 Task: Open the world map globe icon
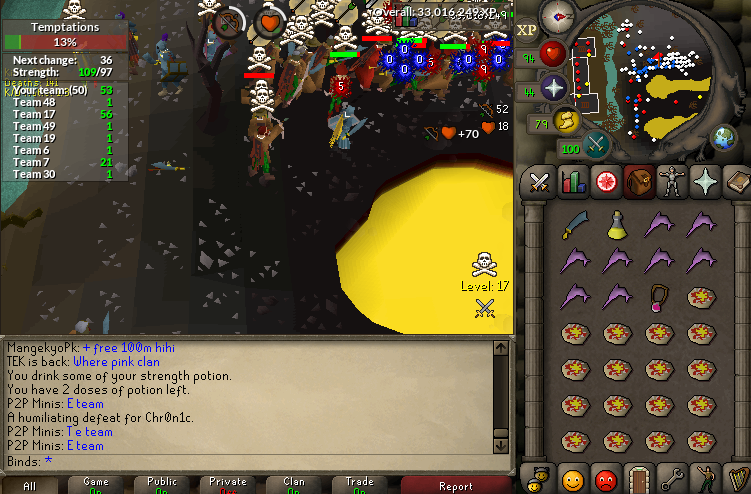(723, 138)
